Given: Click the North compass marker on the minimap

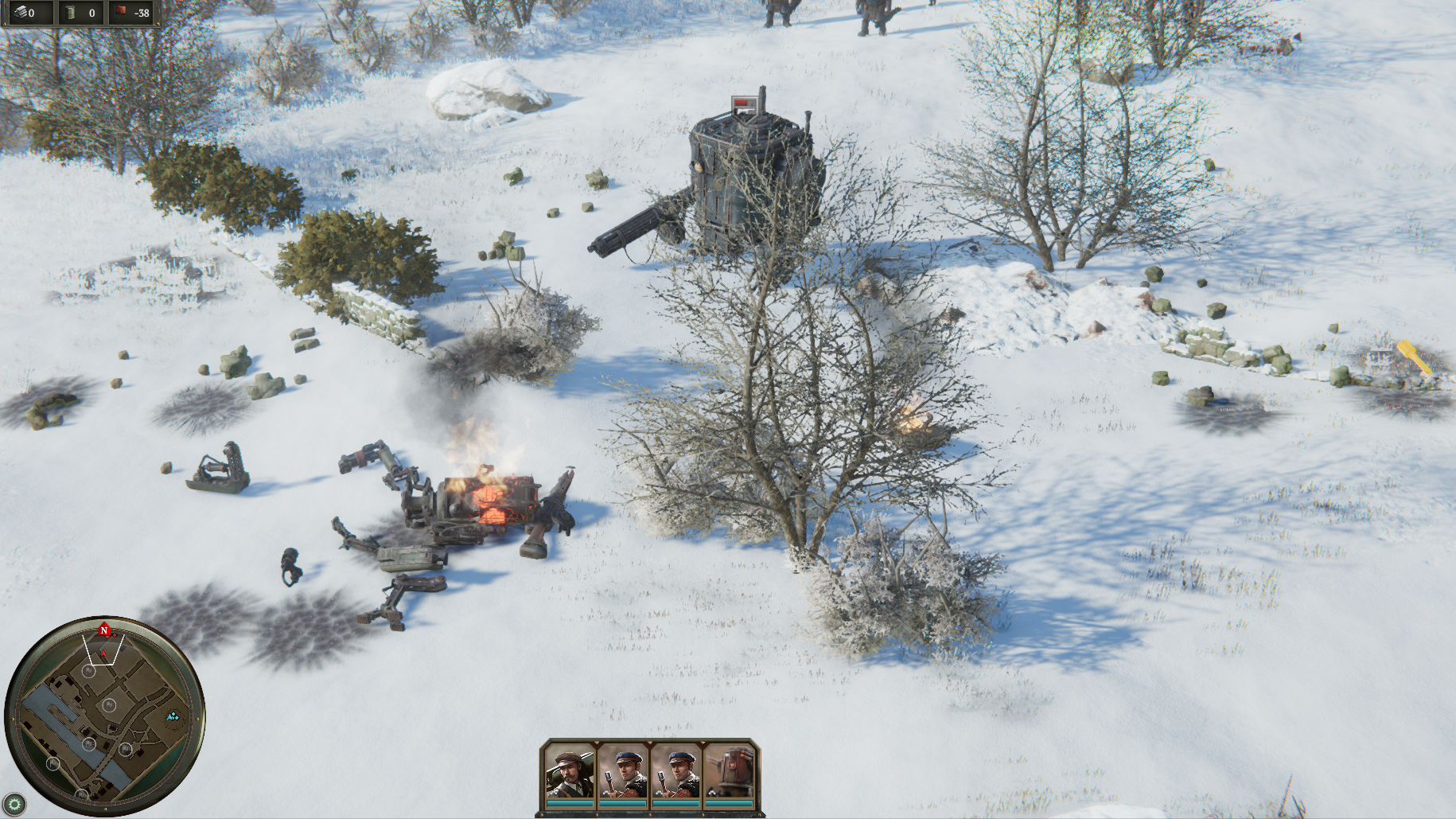Looking at the screenshot, I should coord(103,631).
